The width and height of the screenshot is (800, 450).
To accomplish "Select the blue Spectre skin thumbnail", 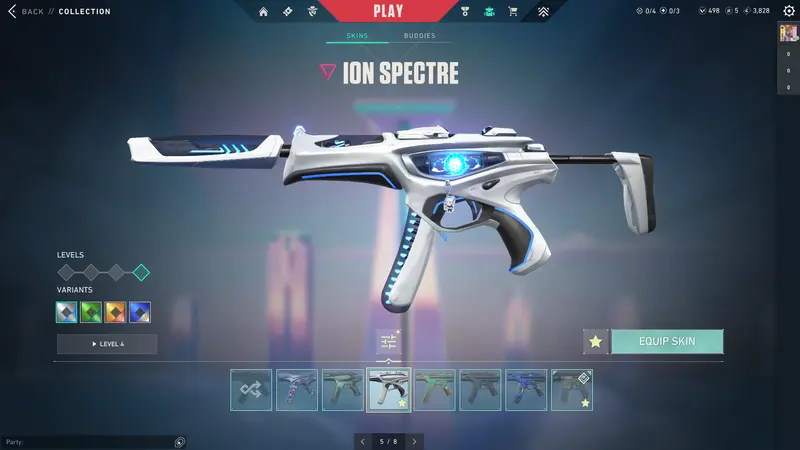I will [x=526, y=390].
